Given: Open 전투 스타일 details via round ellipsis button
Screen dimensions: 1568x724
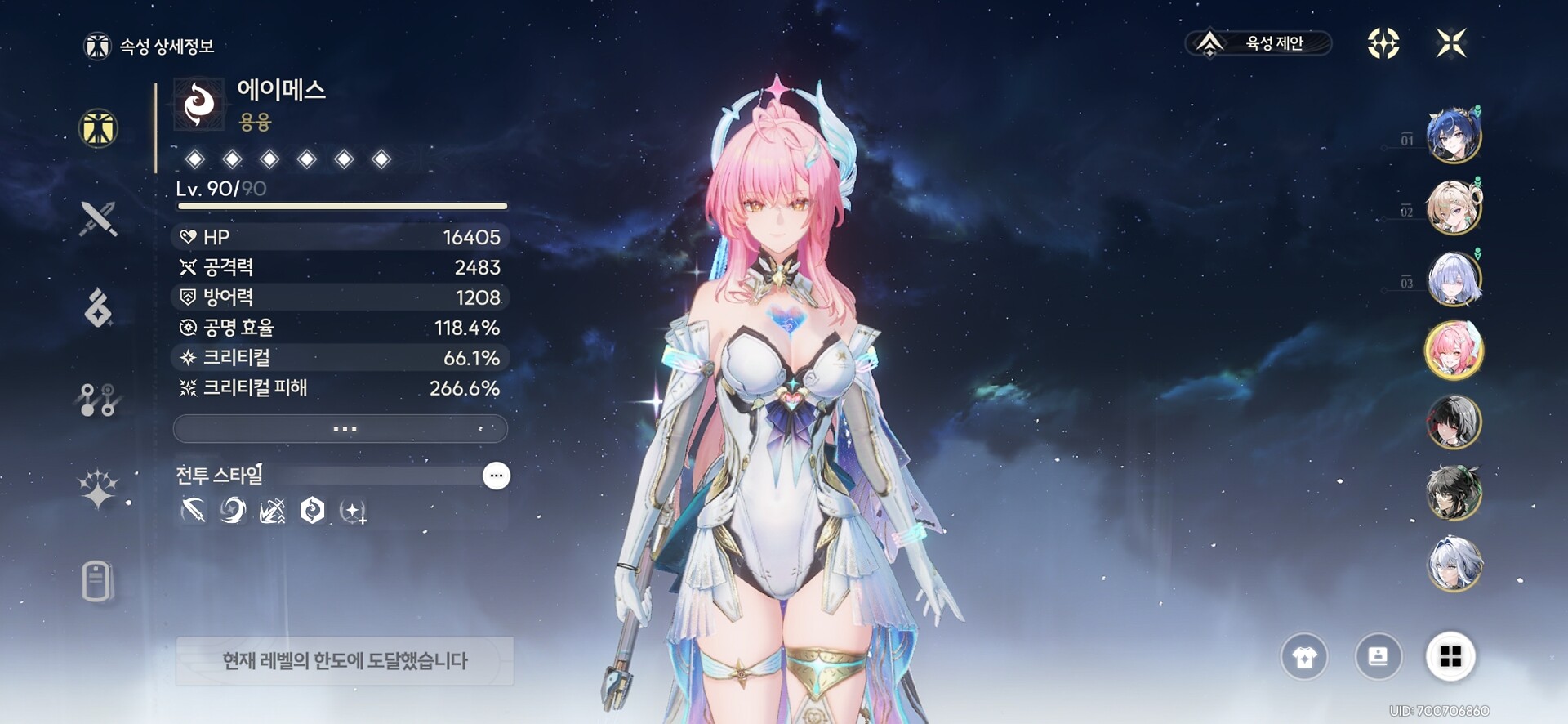Looking at the screenshot, I should 496,476.
